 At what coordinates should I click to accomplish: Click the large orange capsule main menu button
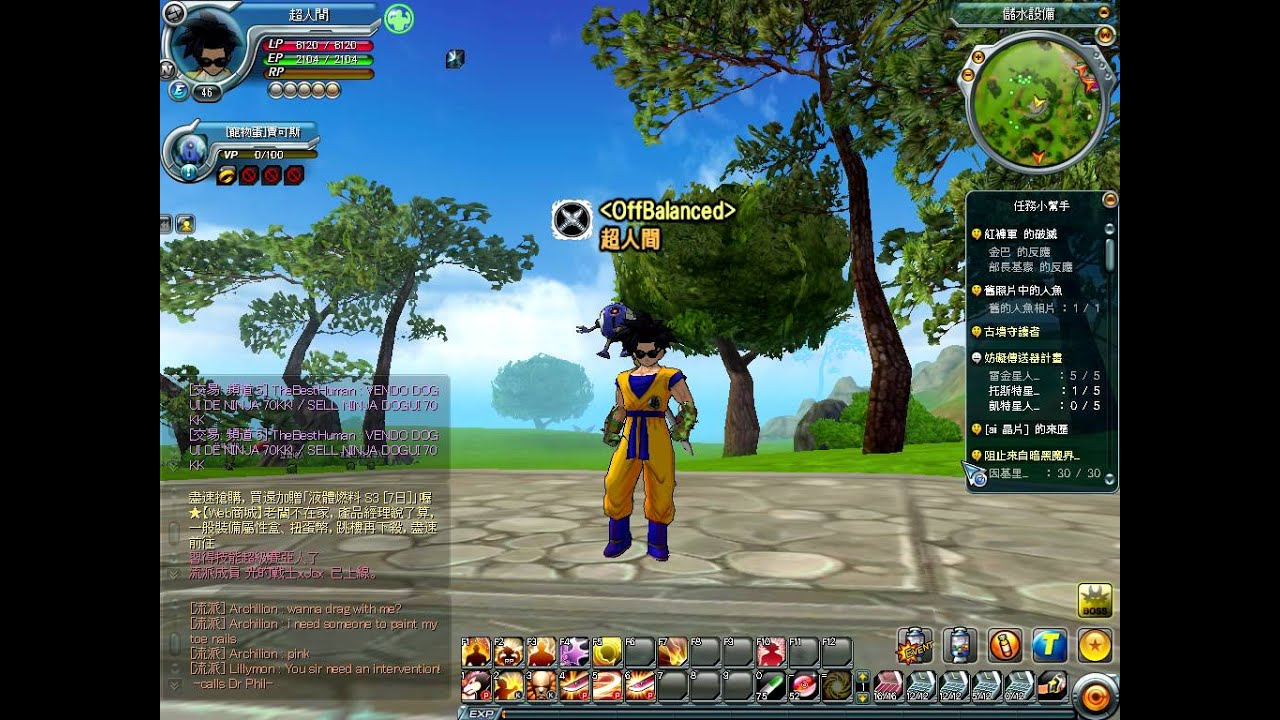[1097, 695]
